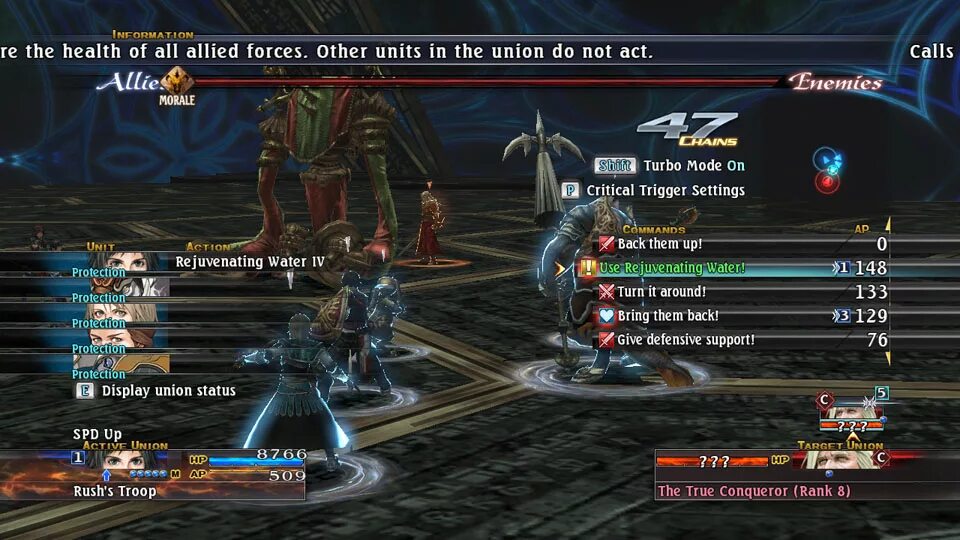The width and height of the screenshot is (960, 540).
Task: Select the "Bring them back!" command
Action: [667, 316]
